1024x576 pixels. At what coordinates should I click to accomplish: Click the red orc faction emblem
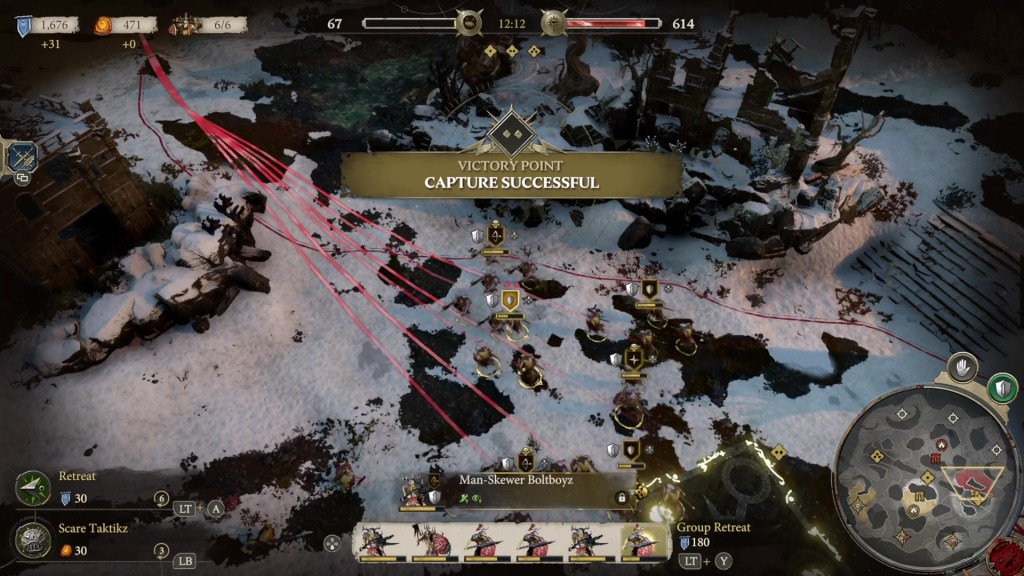click(x=555, y=23)
